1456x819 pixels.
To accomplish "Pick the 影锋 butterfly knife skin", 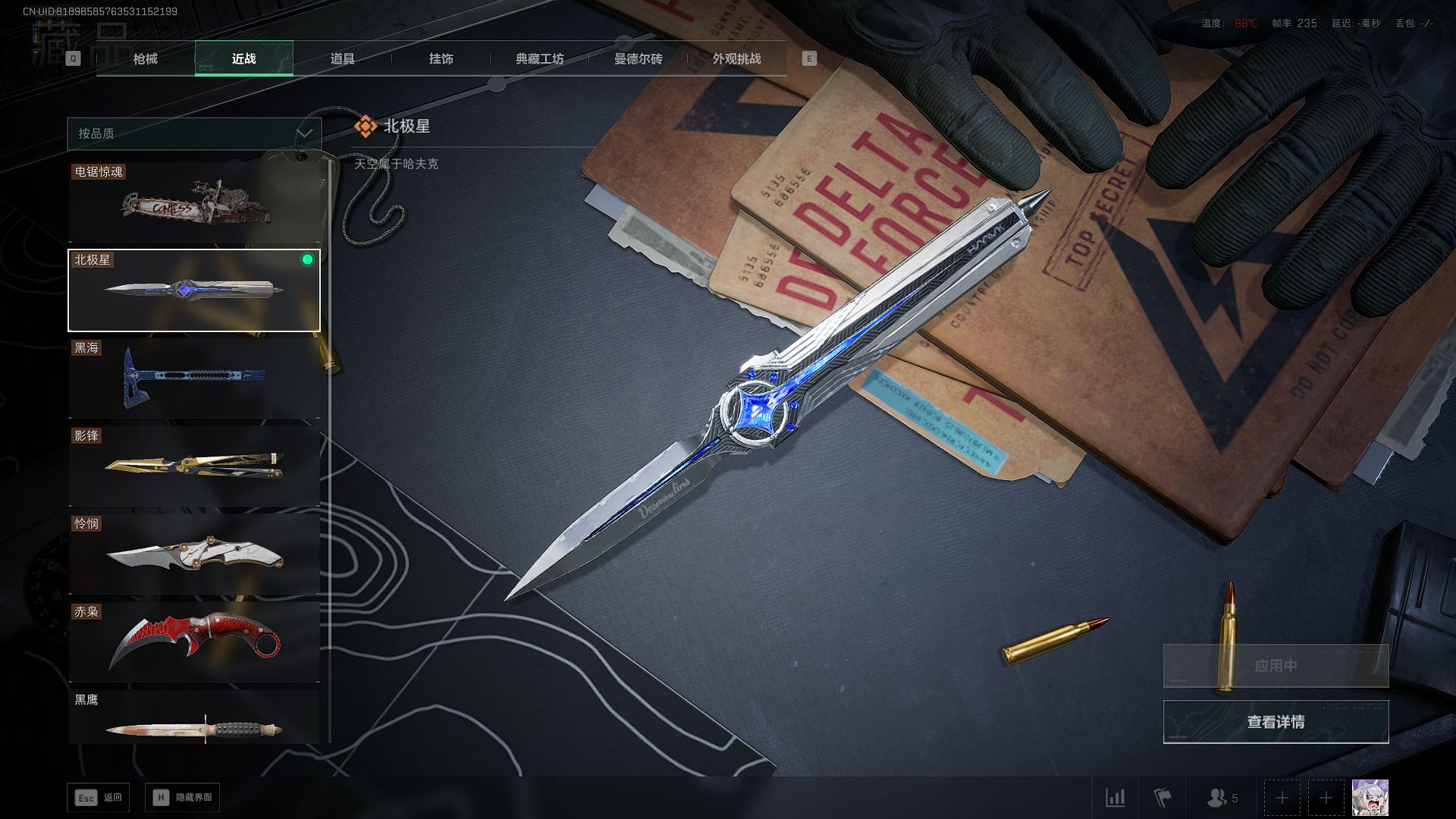I will point(194,466).
